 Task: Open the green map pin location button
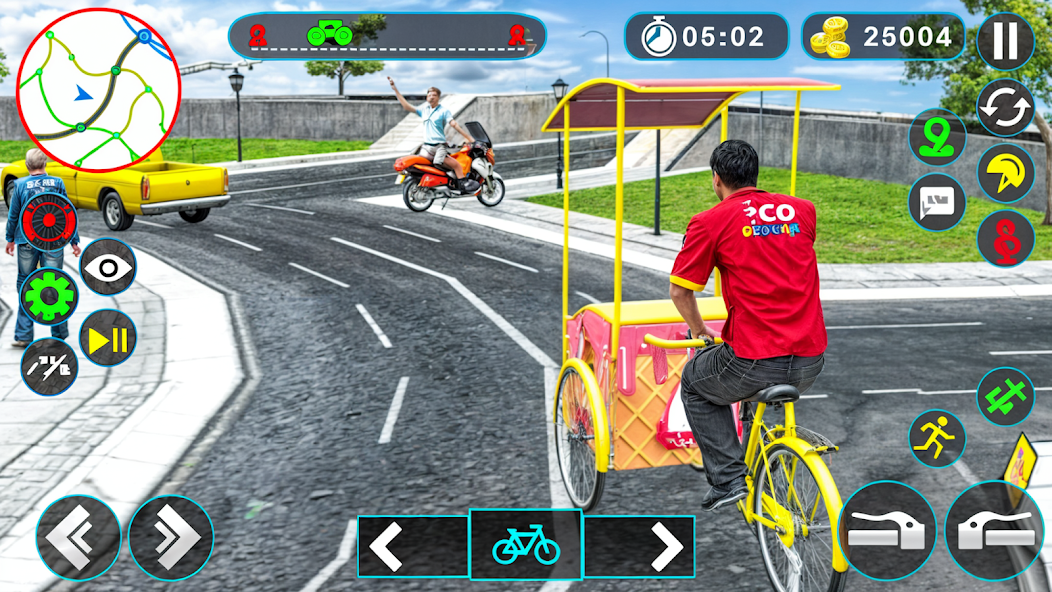[x=937, y=137]
